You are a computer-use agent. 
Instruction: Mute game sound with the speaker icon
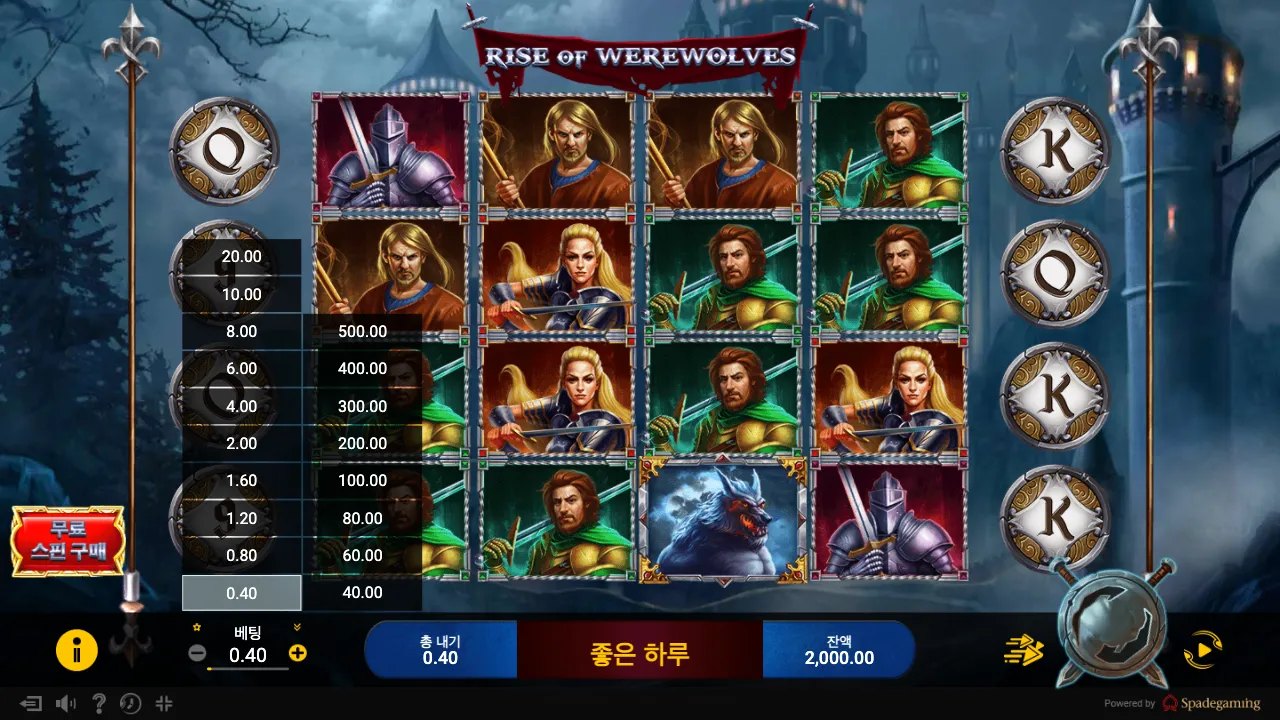point(67,704)
